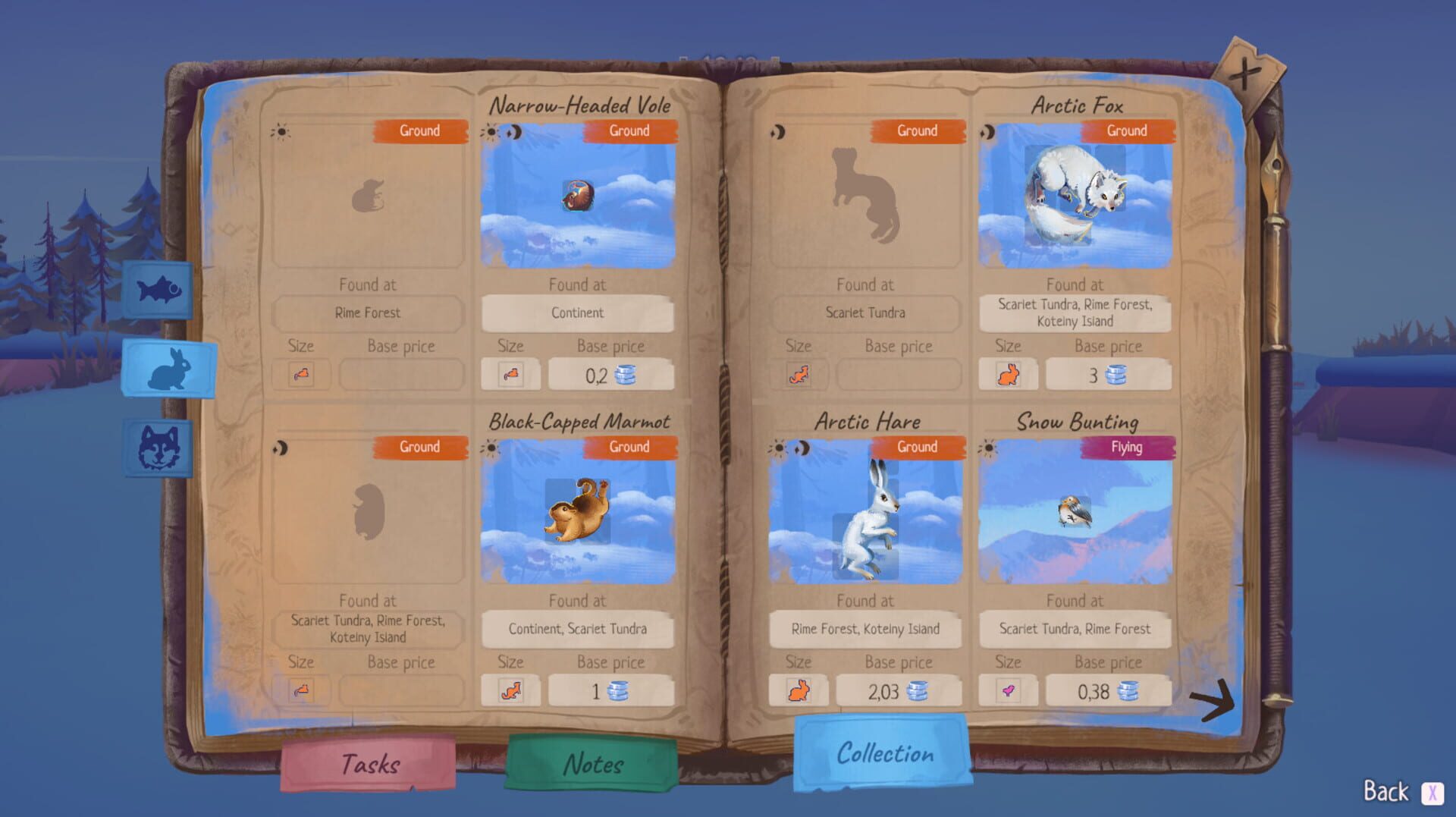Open the Continent location field of Narrow-Headed Vole
The height and width of the screenshot is (817, 1456).
tap(578, 313)
